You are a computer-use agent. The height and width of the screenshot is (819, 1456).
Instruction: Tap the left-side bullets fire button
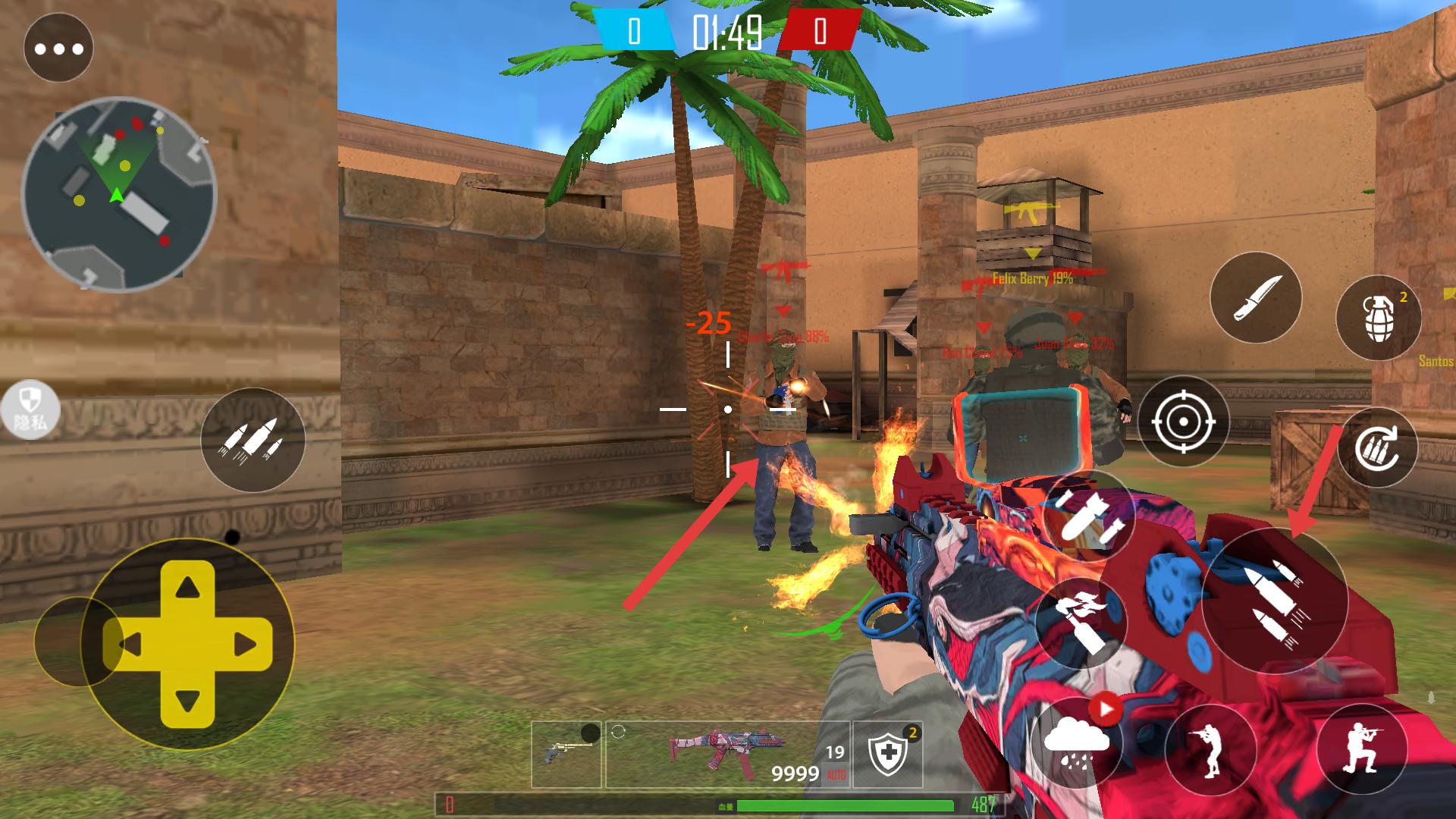pyautogui.click(x=253, y=440)
